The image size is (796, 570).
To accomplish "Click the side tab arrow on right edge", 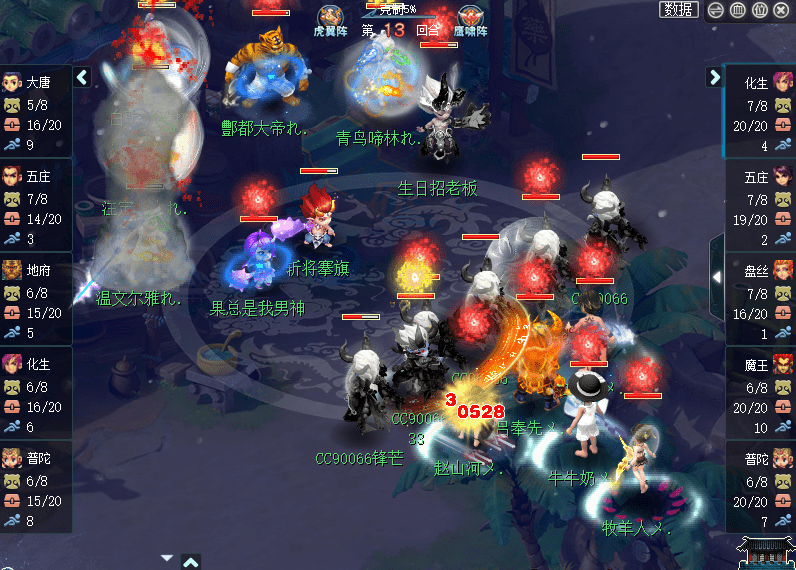I will pos(716,276).
